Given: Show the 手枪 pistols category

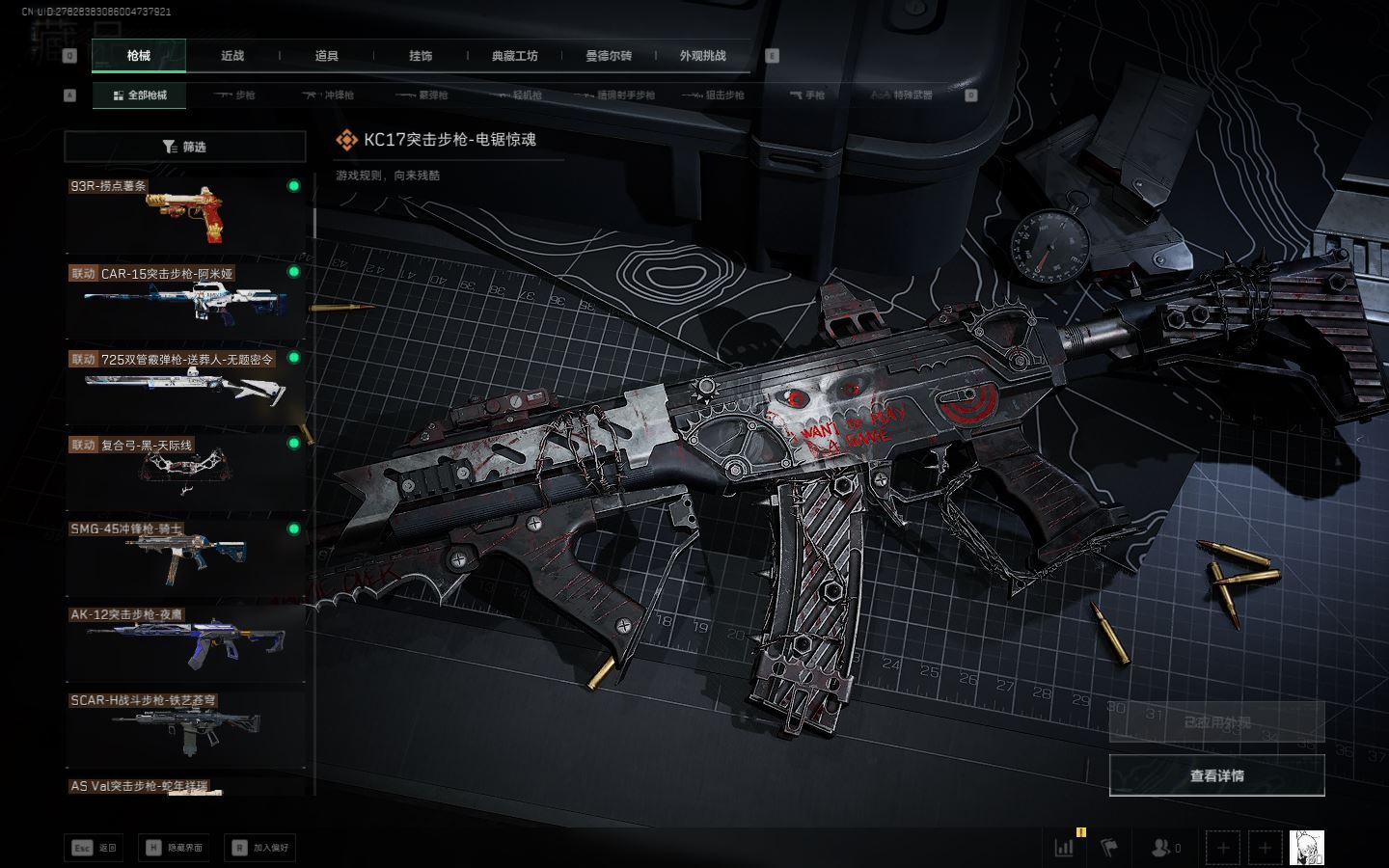Looking at the screenshot, I should pos(806,95).
